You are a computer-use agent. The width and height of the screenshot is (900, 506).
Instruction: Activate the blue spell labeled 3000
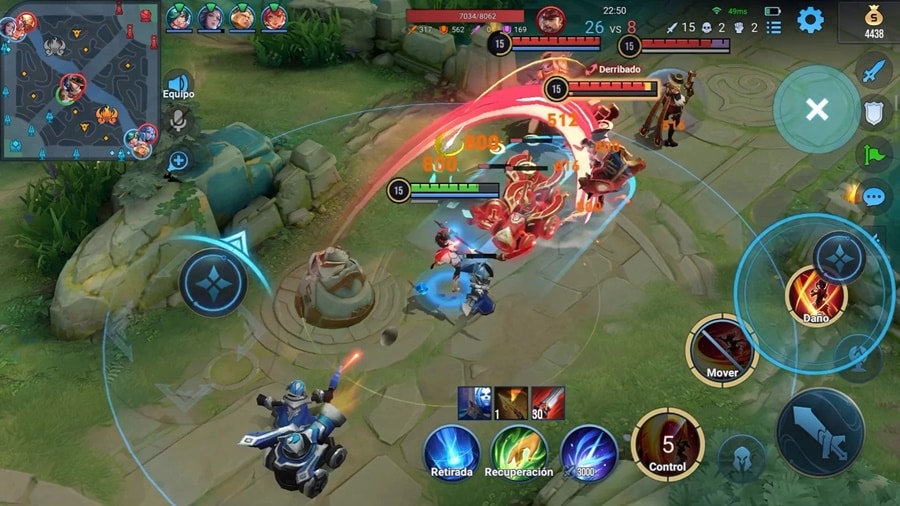pos(588,449)
